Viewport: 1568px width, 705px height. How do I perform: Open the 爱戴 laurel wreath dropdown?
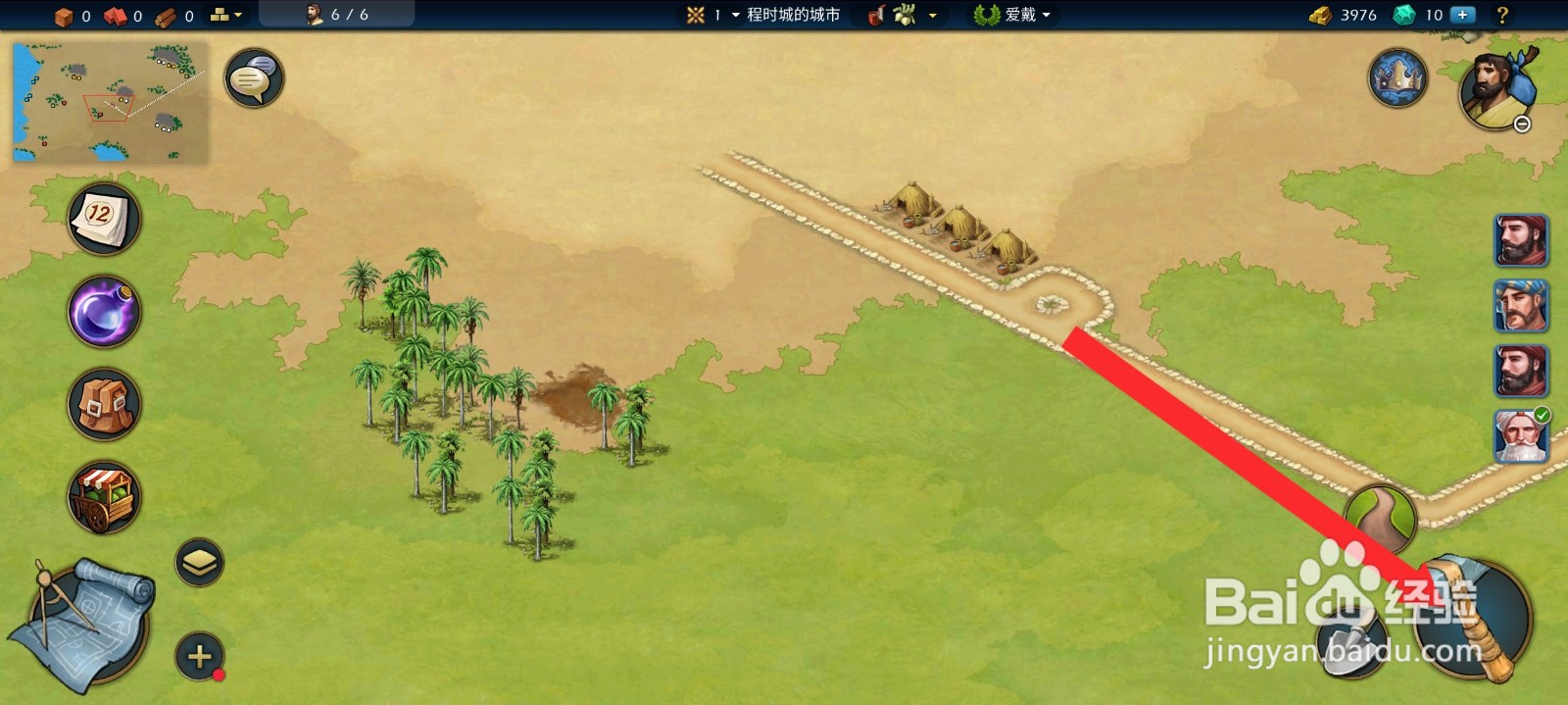pyautogui.click(x=1014, y=15)
